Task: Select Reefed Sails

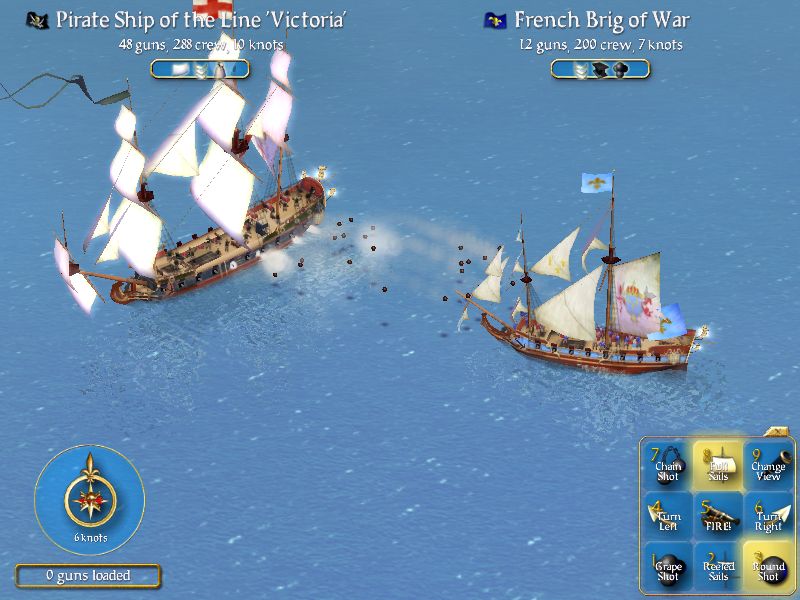Action: coord(718,566)
